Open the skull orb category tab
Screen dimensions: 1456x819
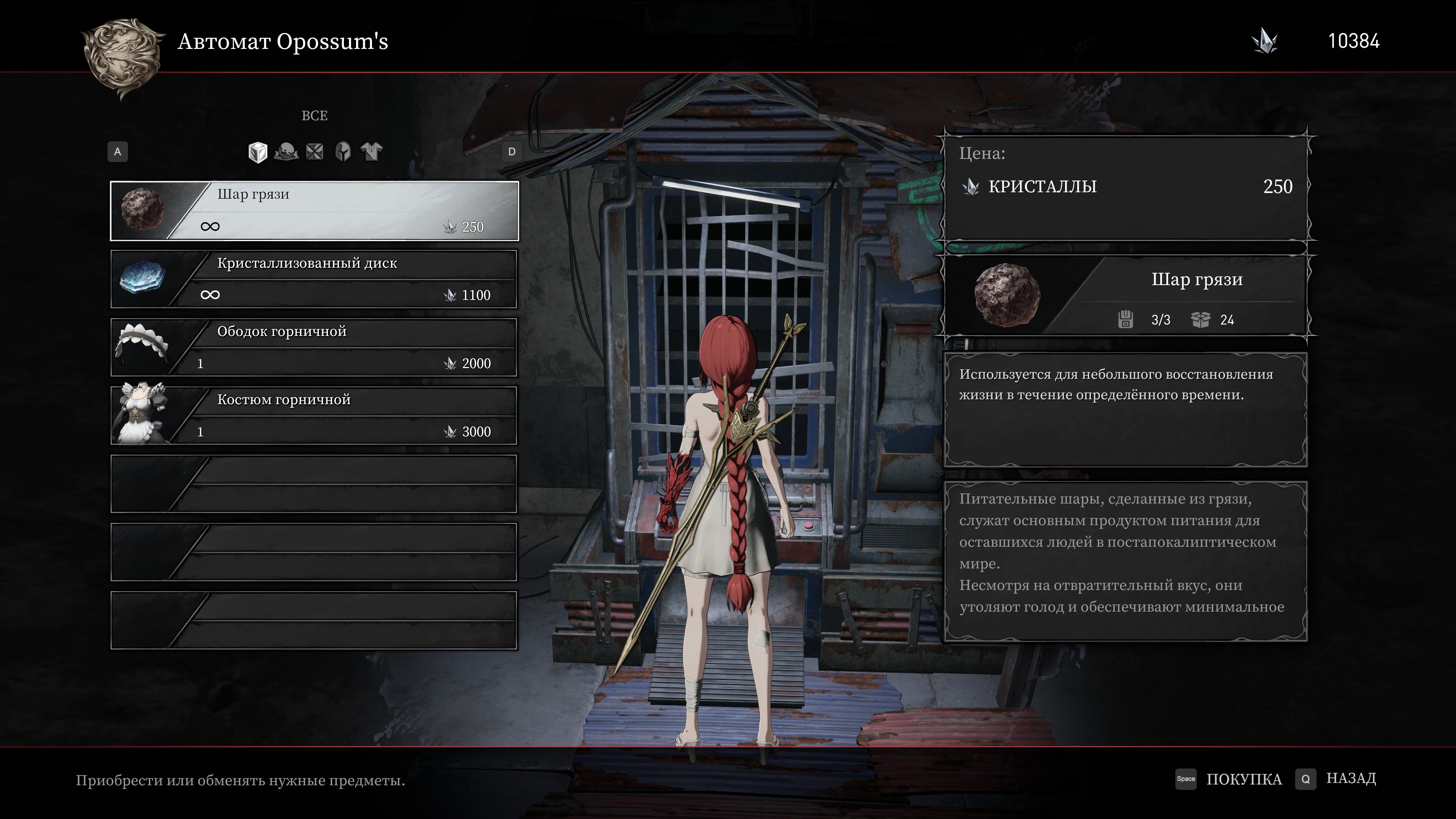click(x=287, y=152)
